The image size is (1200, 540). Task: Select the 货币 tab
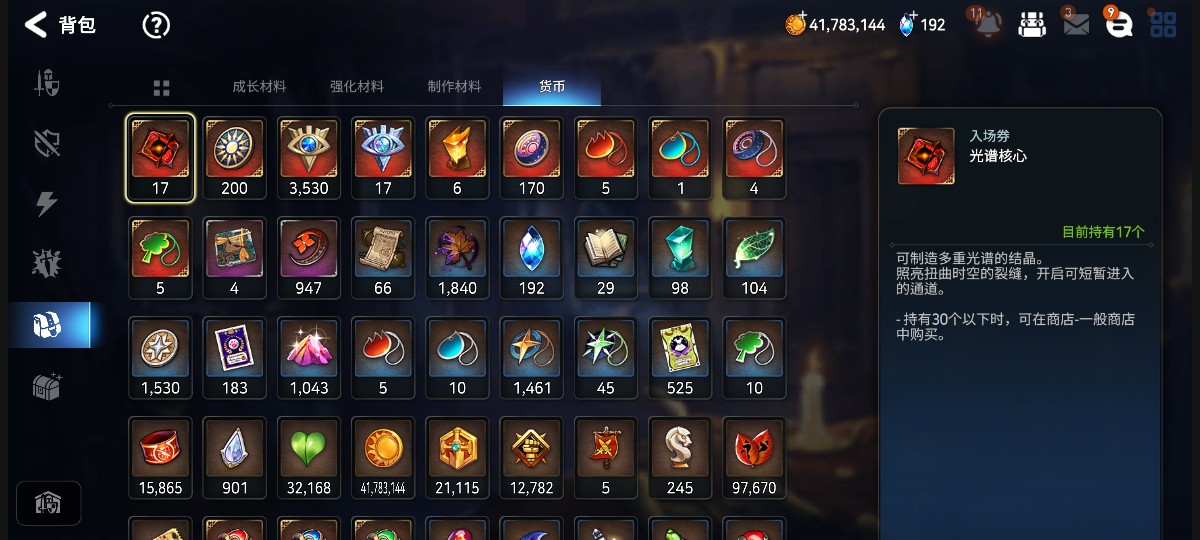click(552, 87)
